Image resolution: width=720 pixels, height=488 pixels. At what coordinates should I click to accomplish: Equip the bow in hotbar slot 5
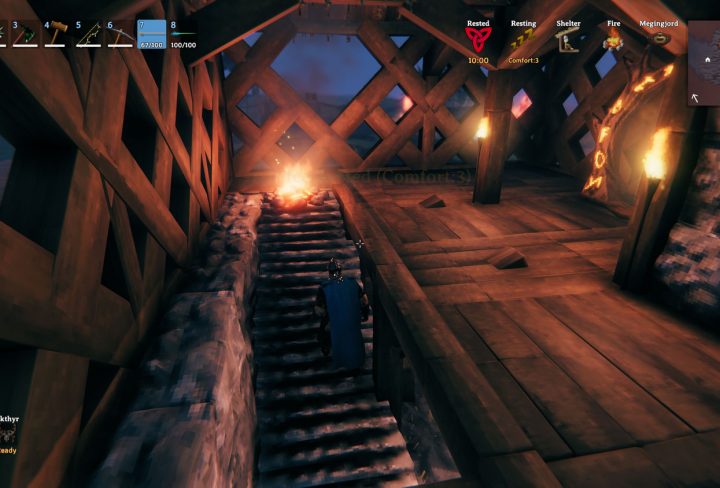point(89,35)
